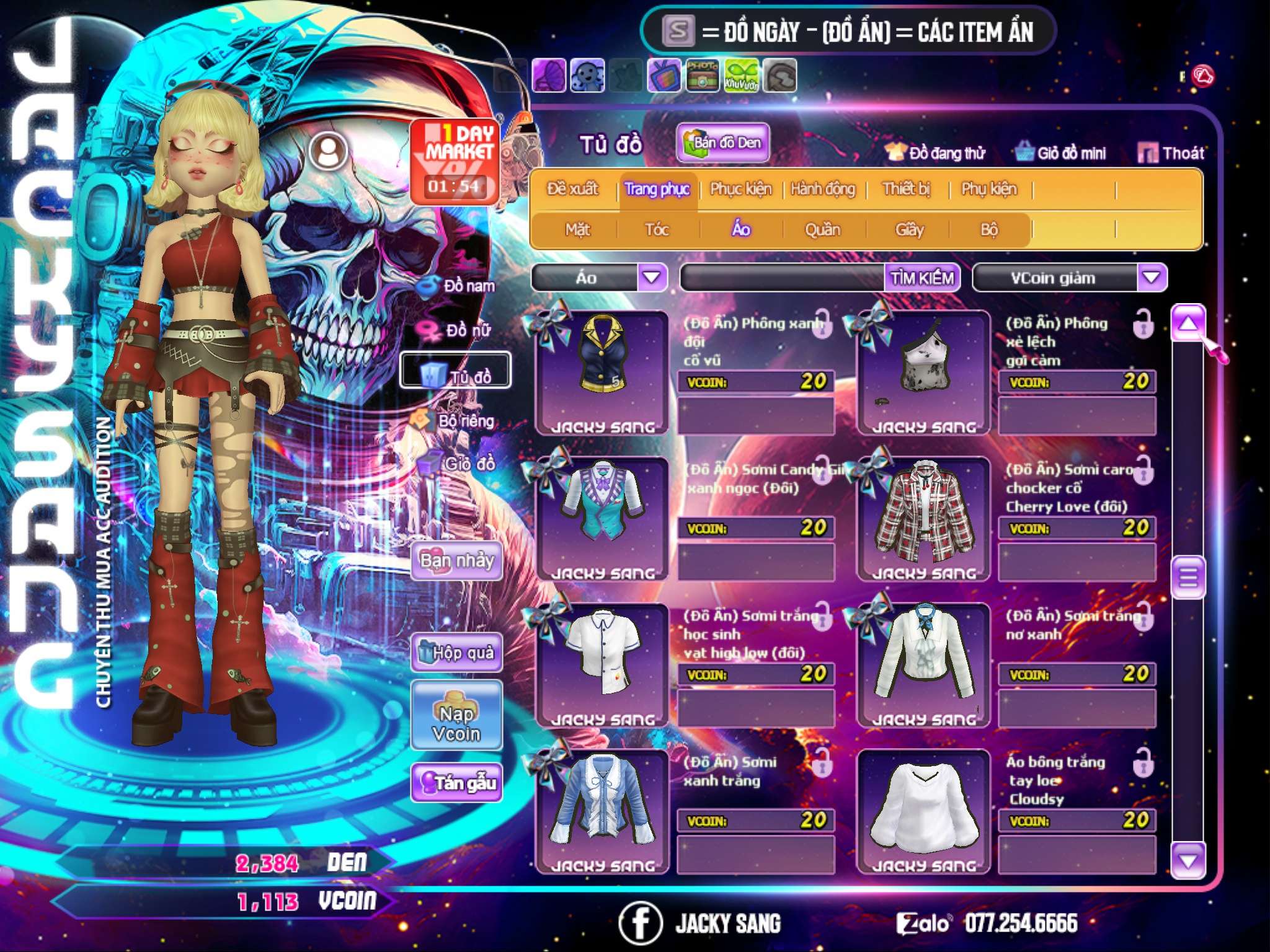
Task: Open the VCoin giảm sort dropdown
Action: tap(1152, 277)
